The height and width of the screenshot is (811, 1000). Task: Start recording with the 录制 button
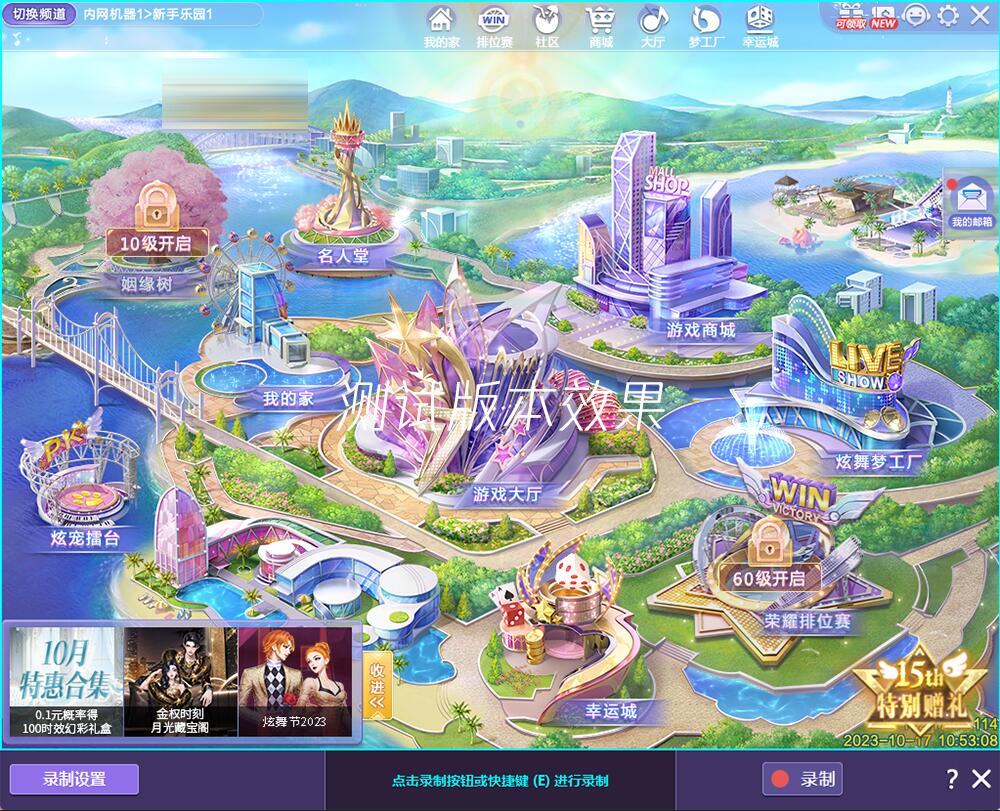pyautogui.click(x=802, y=779)
